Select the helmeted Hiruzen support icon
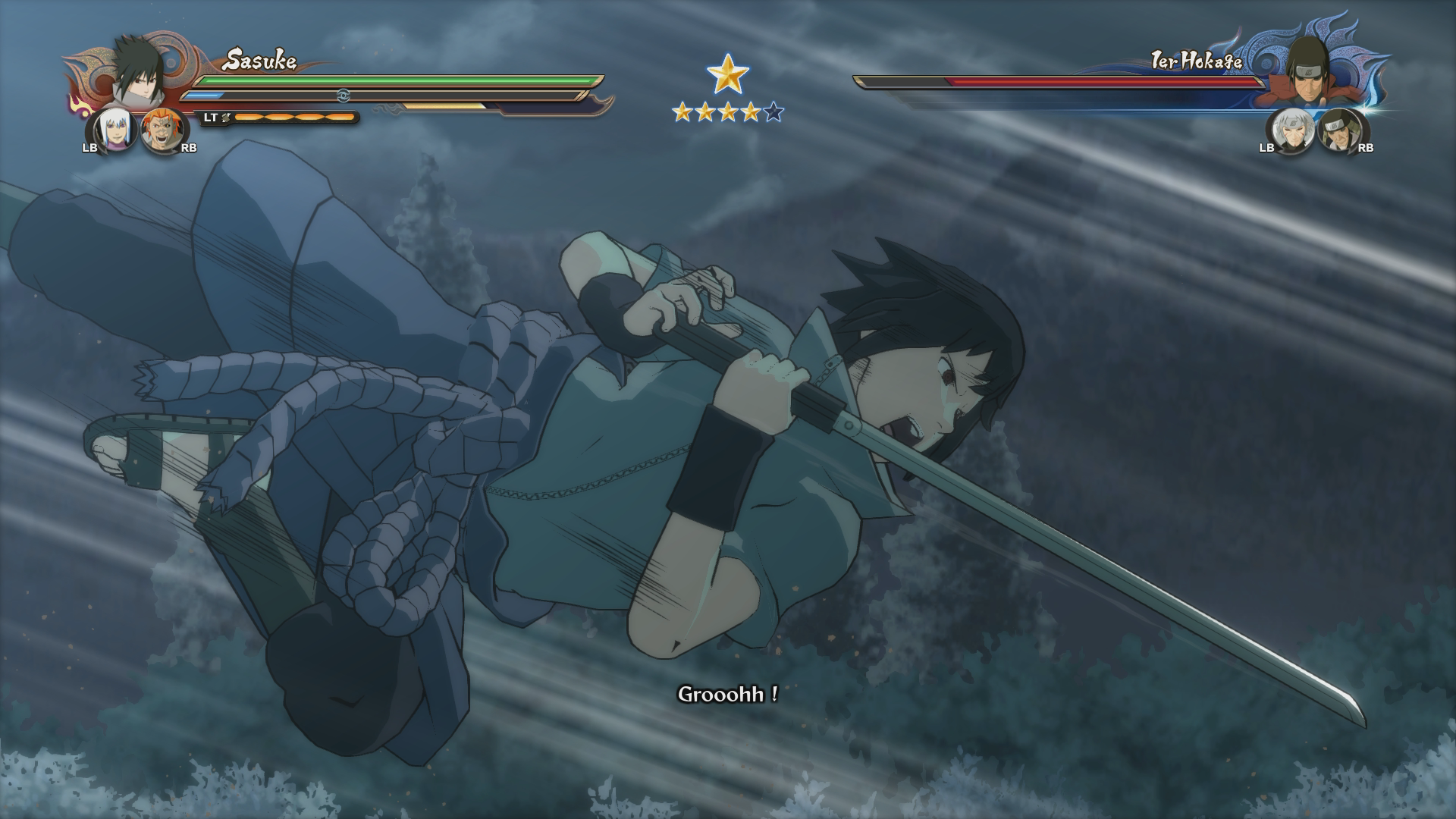The width and height of the screenshot is (1456, 819). click(x=1338, y=130)
